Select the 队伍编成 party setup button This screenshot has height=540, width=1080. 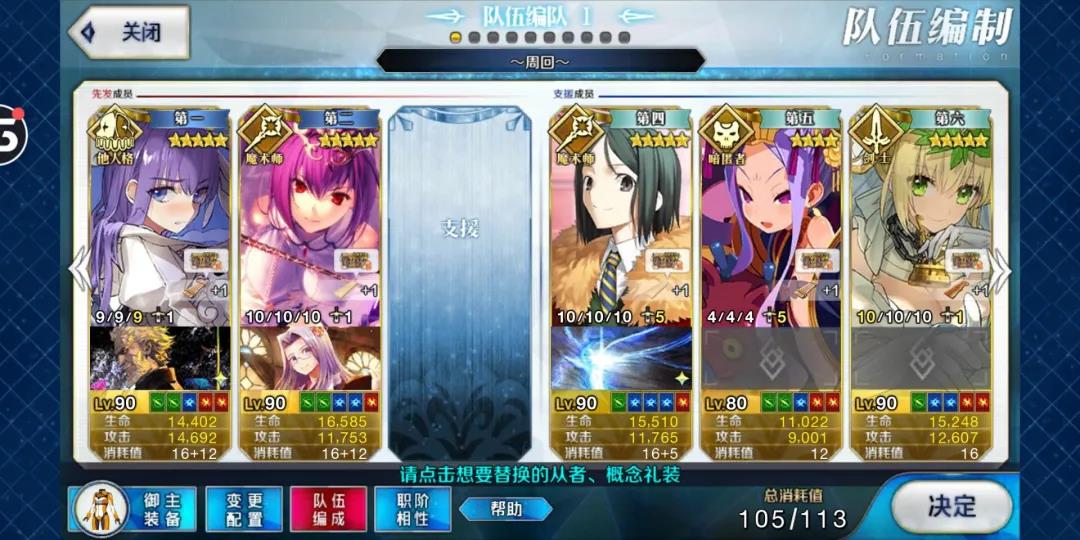click(x=328, y=507)
